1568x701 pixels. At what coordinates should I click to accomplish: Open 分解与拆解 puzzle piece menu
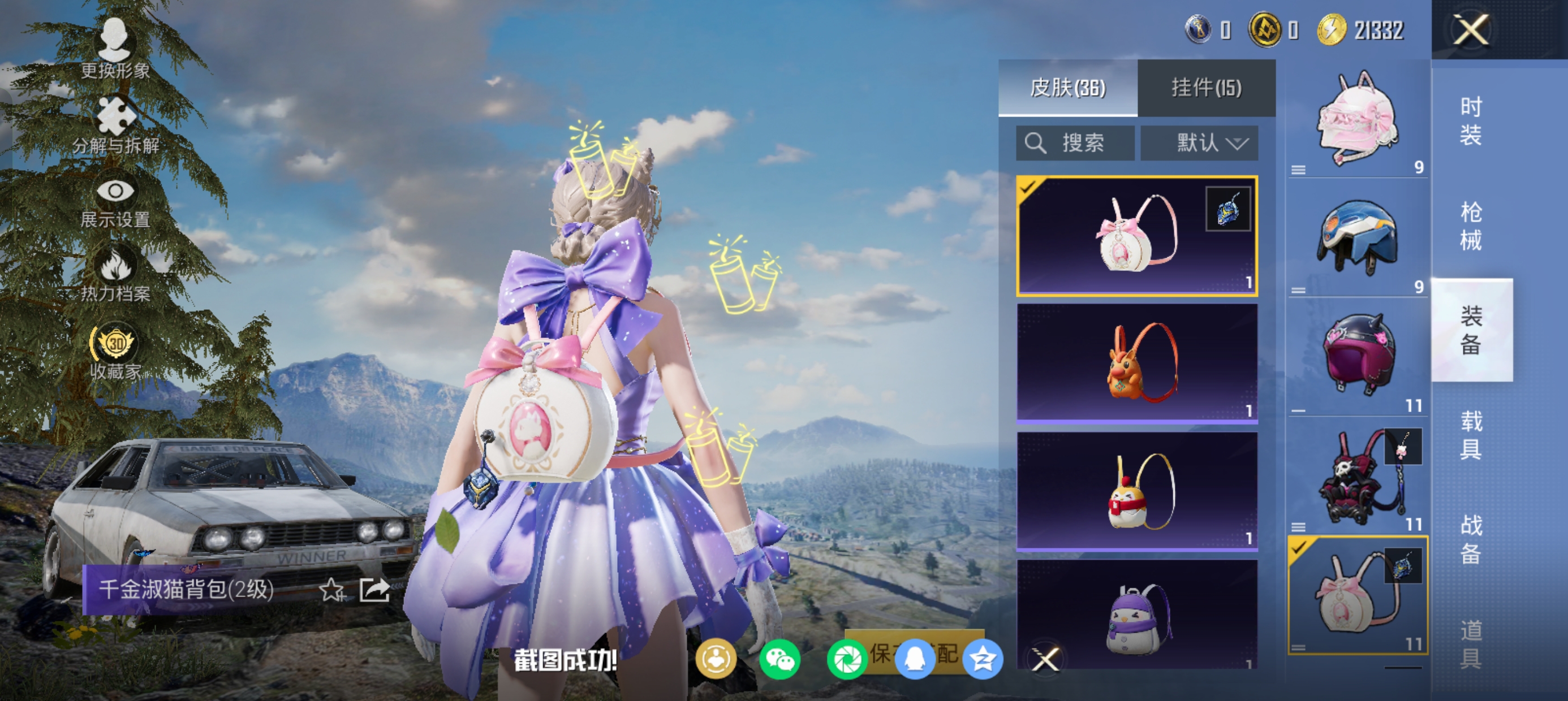(x=115, y=125)
